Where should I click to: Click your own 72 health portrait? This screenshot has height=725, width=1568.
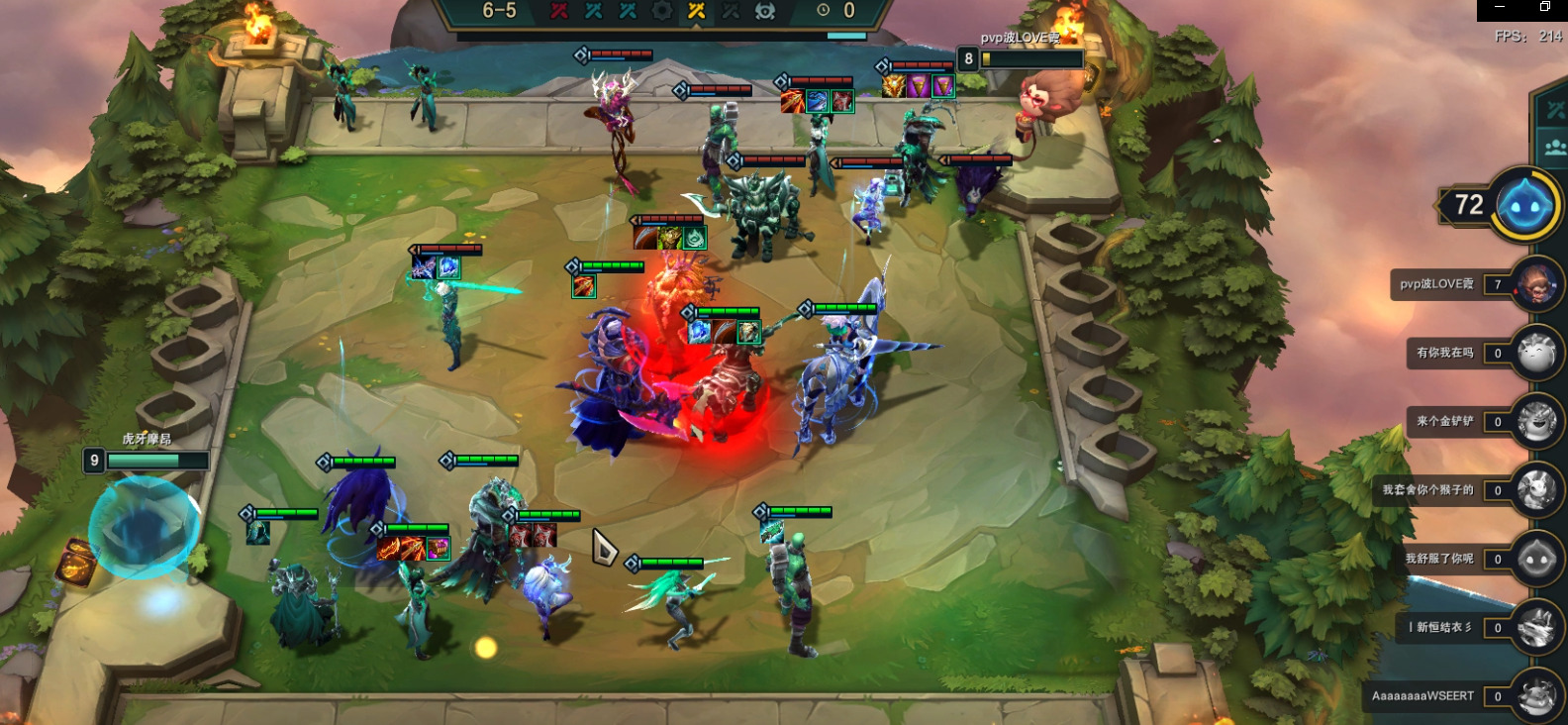click(x=1526, y=205)
